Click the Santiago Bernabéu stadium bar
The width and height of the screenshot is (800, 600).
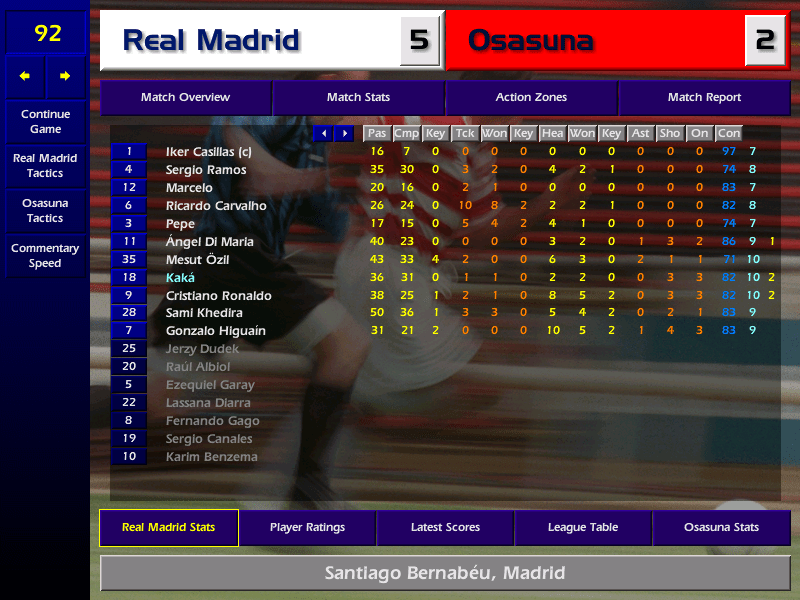coord(445,574)
